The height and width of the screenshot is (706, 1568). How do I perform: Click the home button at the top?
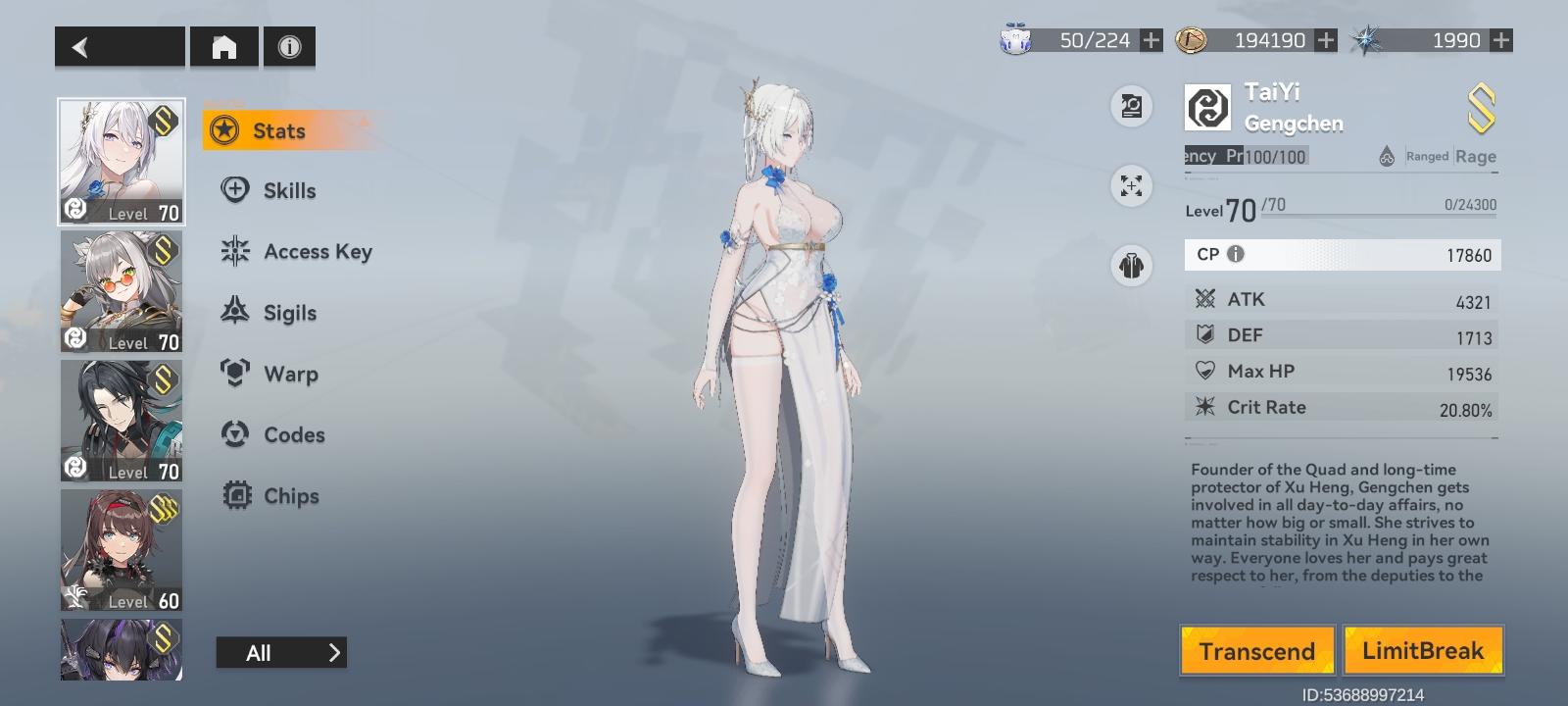tap(224, 46)
